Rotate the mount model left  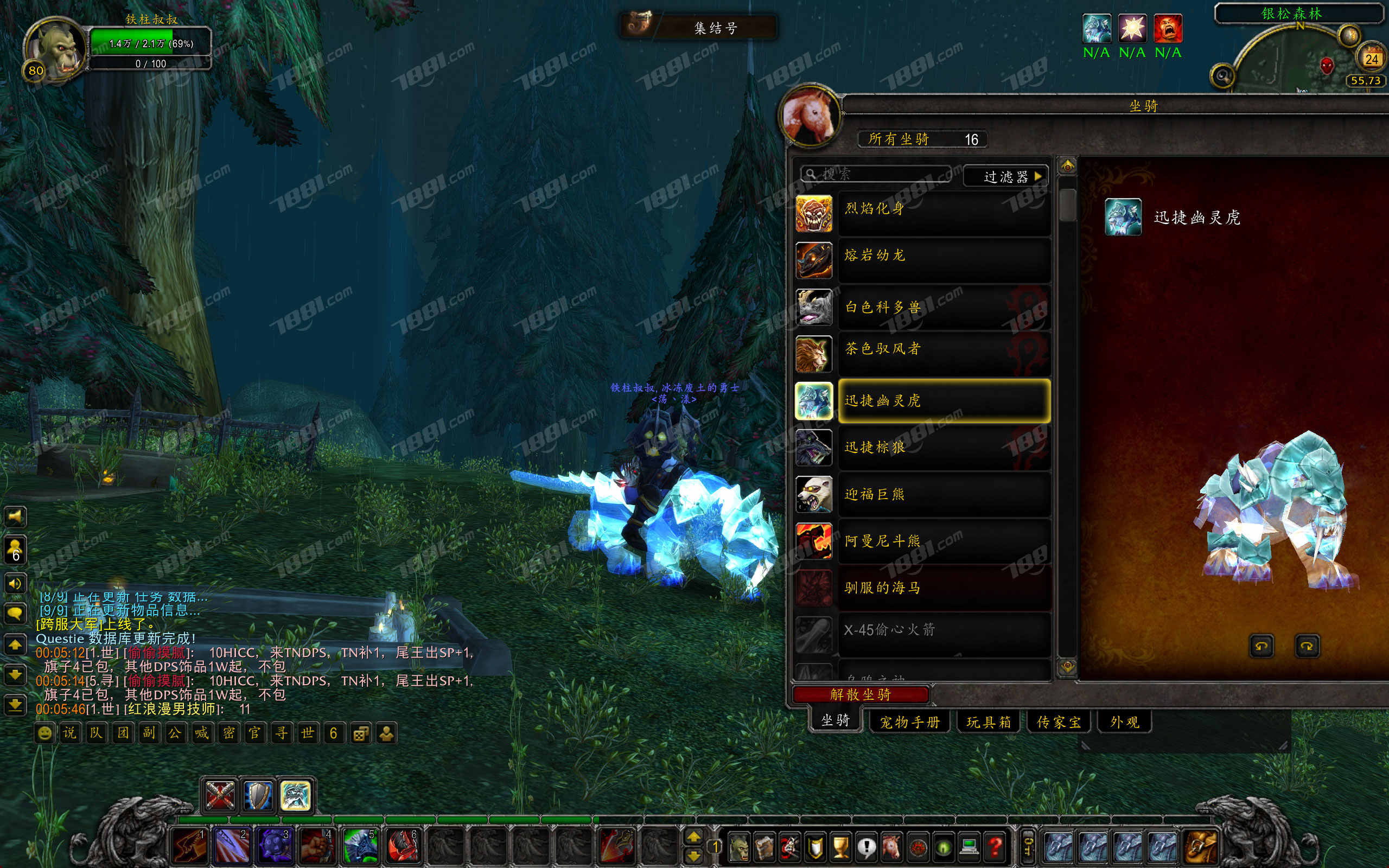(x=1261, y=646)
